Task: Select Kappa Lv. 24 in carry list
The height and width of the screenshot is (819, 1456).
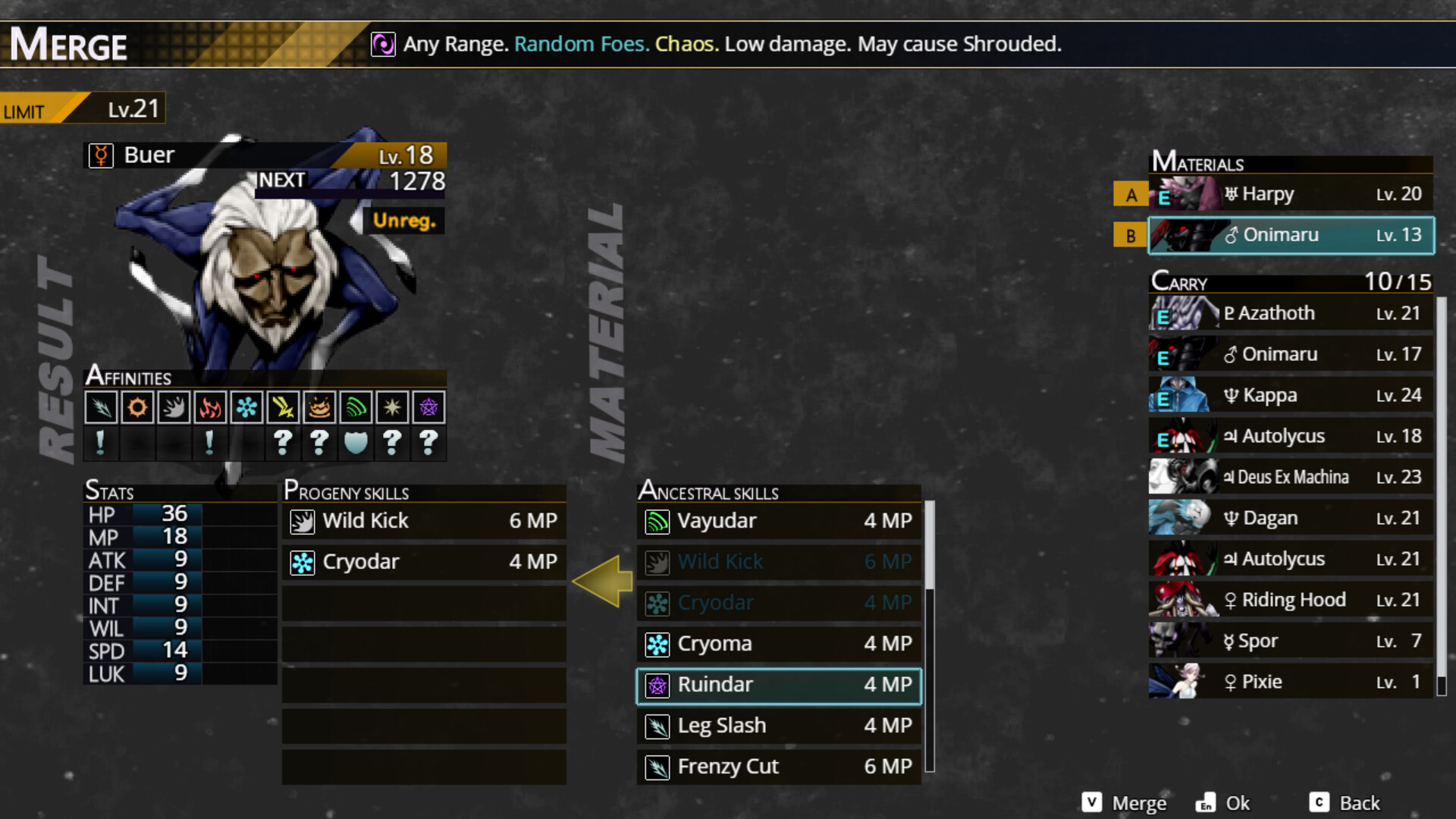Action: (1291, 395)
